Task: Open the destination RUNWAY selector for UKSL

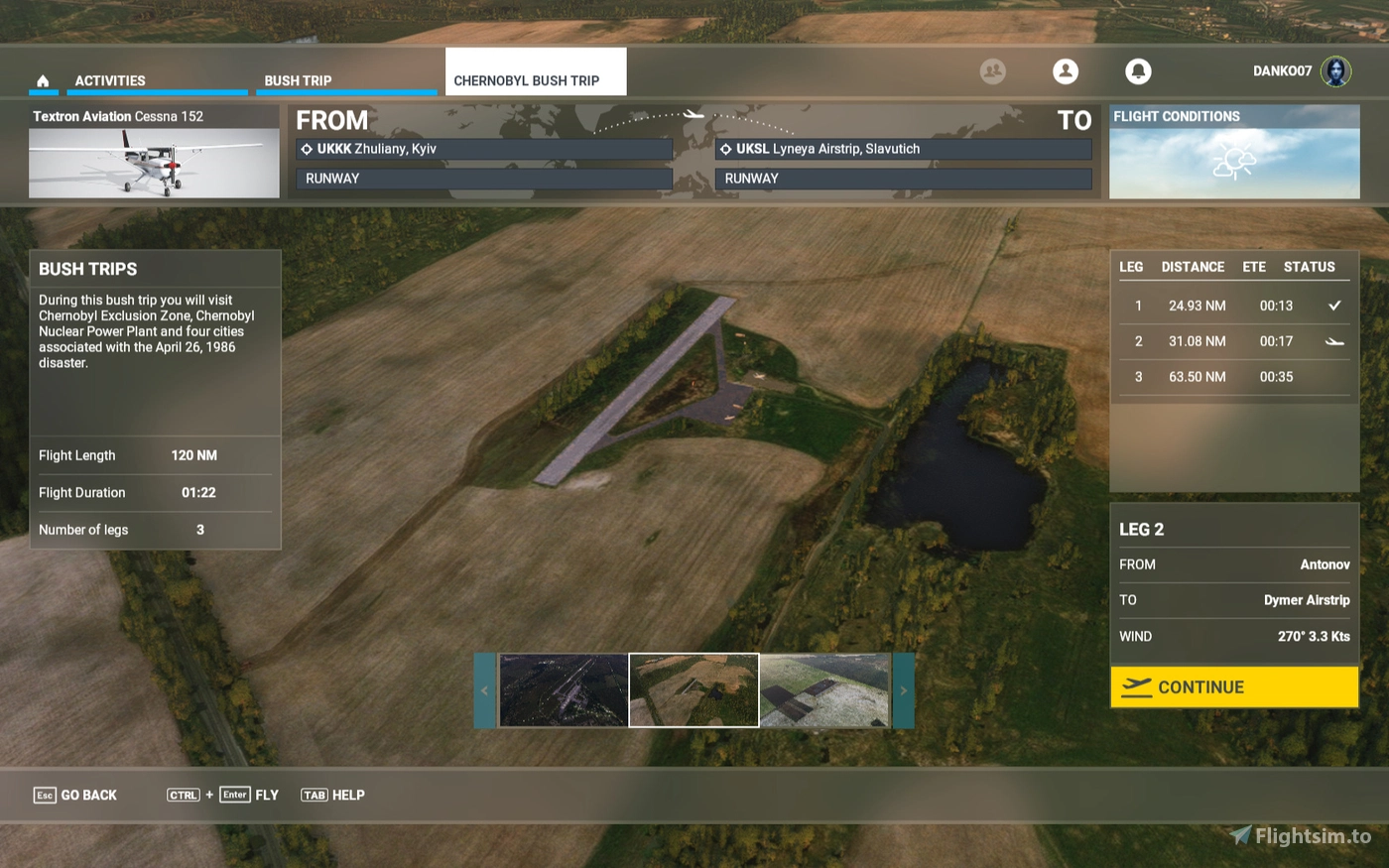Action: (903, 179)
